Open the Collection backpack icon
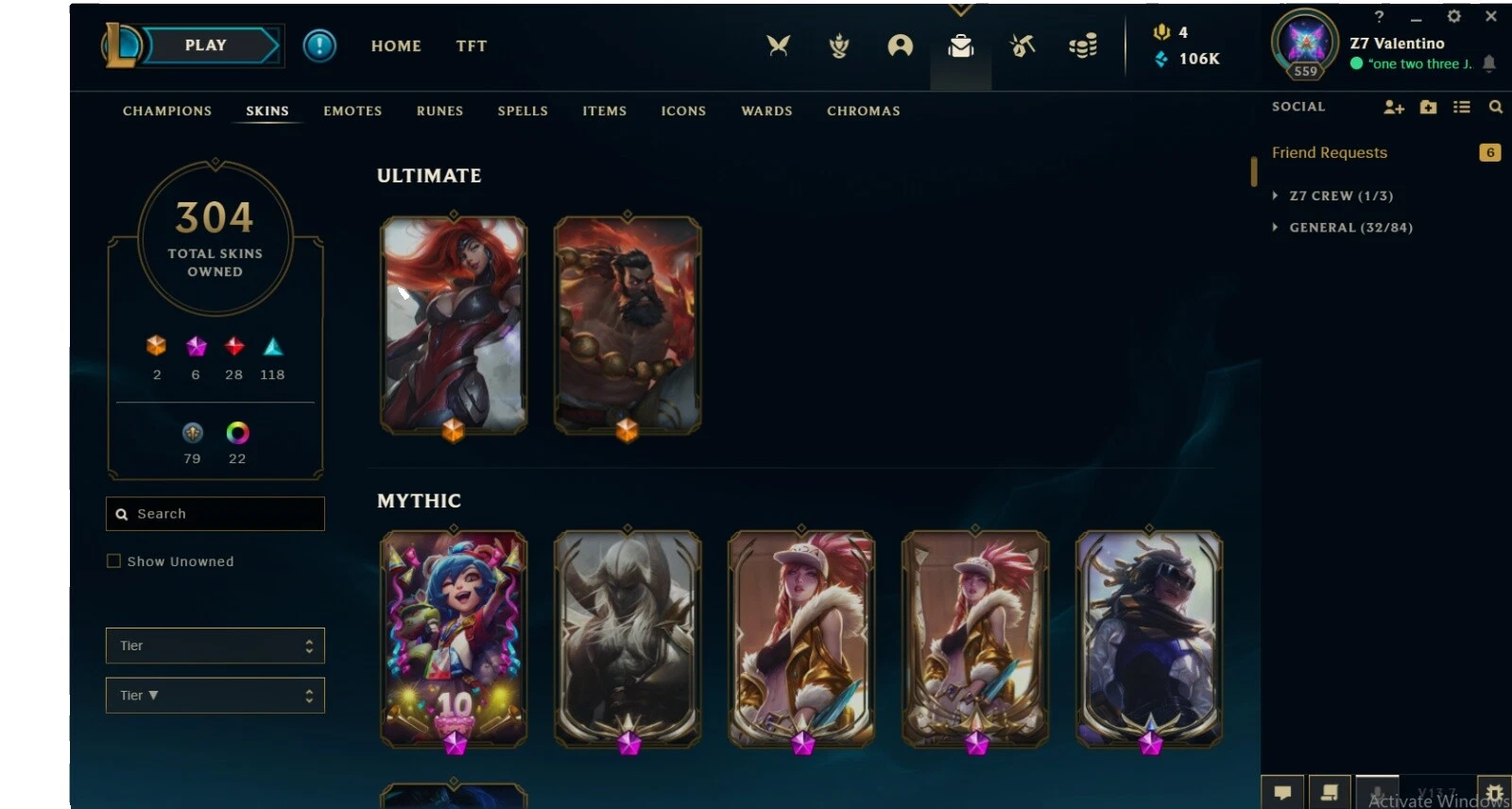This screenshot has height=809, width=1512. pyautogui.click(x=961, y=45)
